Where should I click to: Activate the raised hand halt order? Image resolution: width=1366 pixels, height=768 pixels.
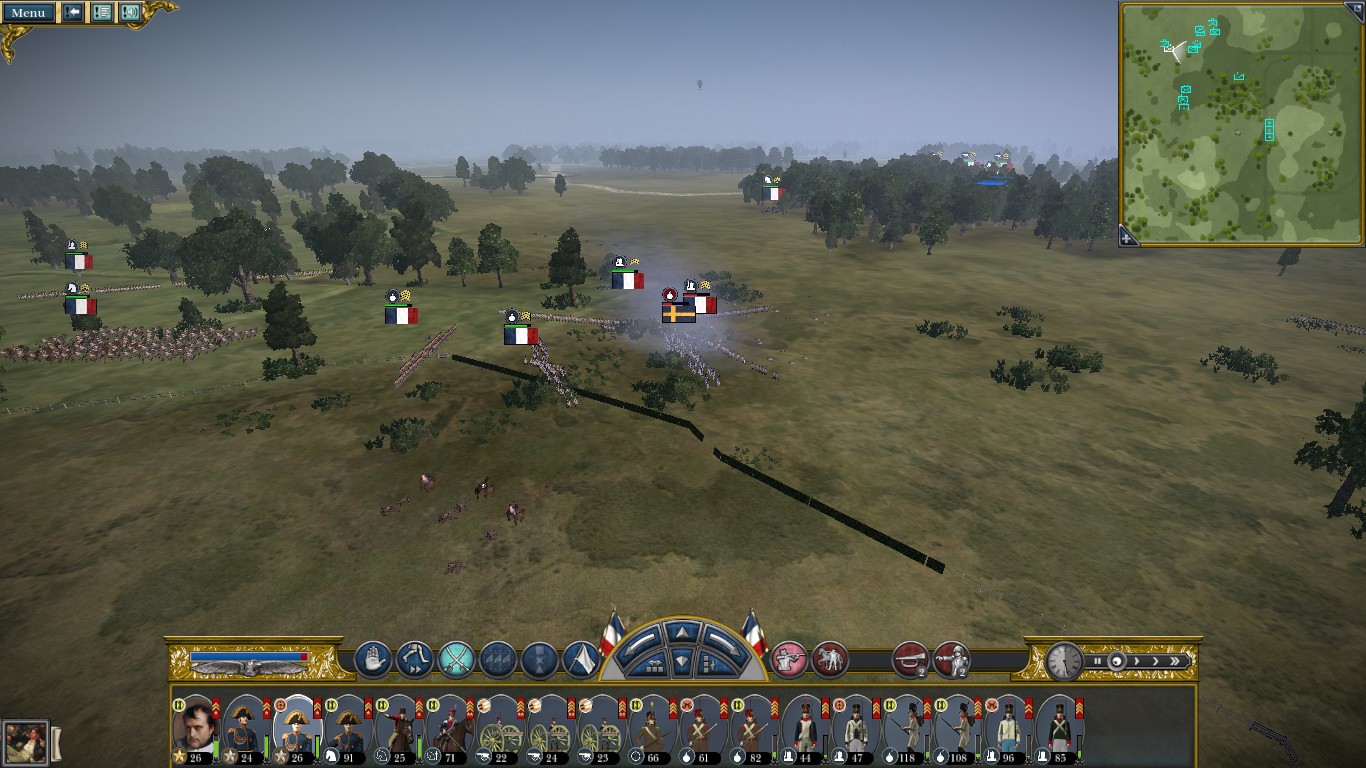point(373,660)
